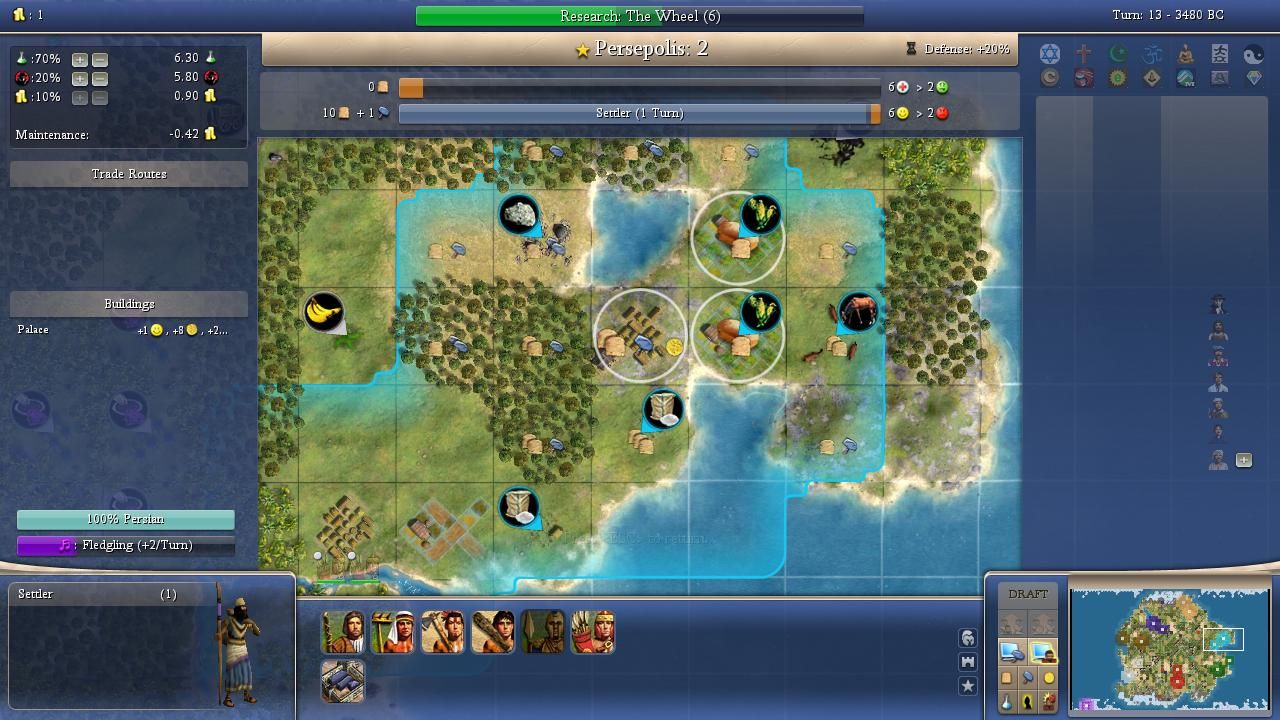This screenshot has width=1280, height=720.
Task: Select the building icon in the build list
Action: [x=343, y=681]
